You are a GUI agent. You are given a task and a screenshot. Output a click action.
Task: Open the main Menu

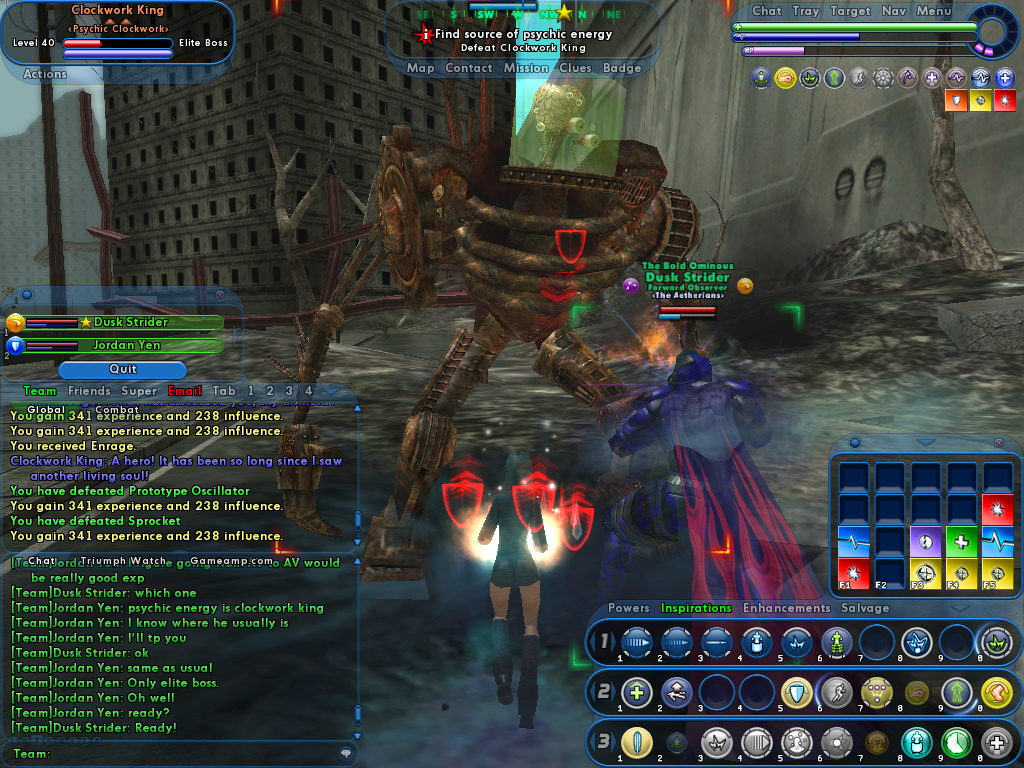pyautogui.click(x=933, y=11)
